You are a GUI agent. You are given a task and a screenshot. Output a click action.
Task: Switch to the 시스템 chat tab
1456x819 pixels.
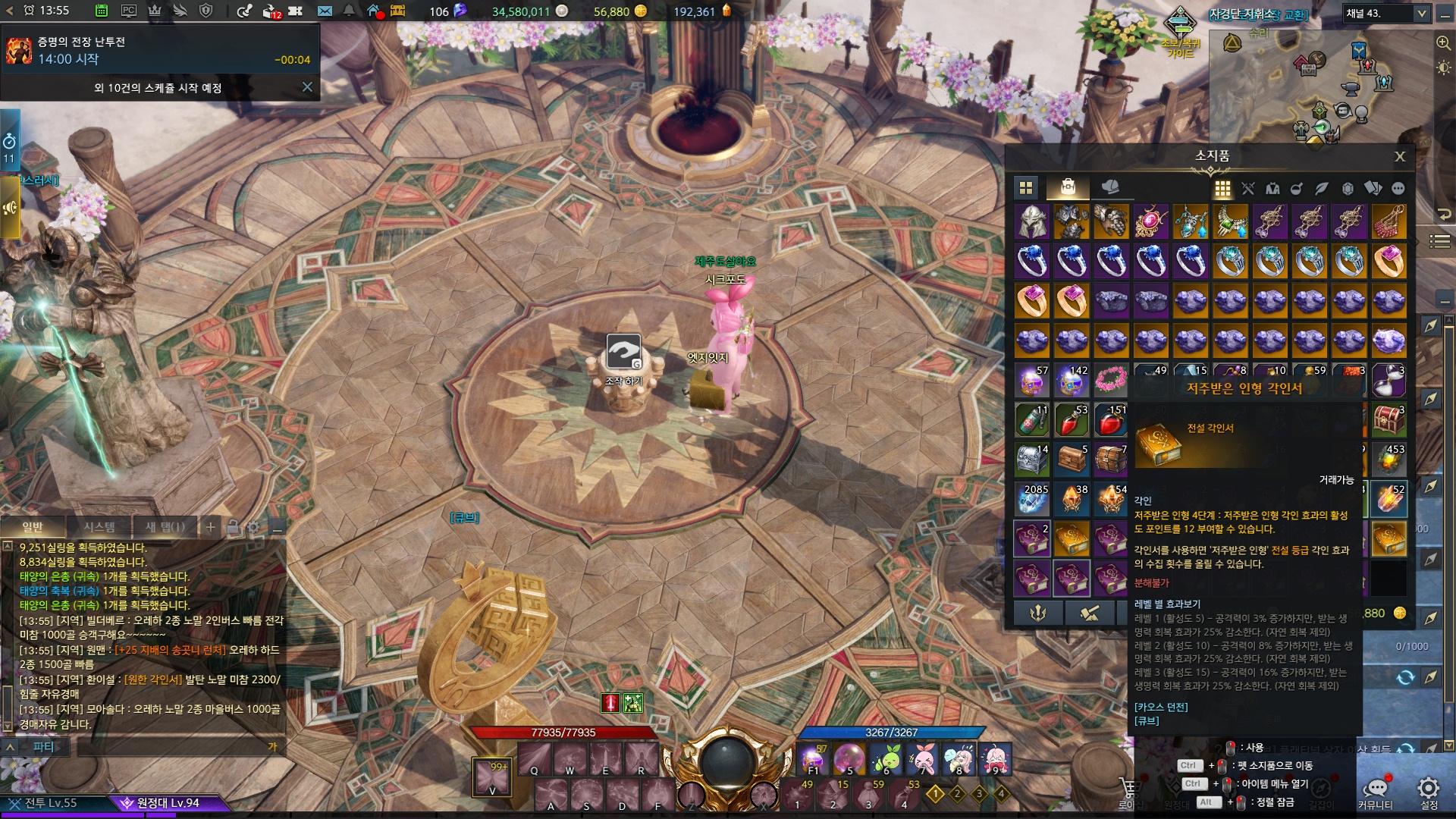coord(99,526)
